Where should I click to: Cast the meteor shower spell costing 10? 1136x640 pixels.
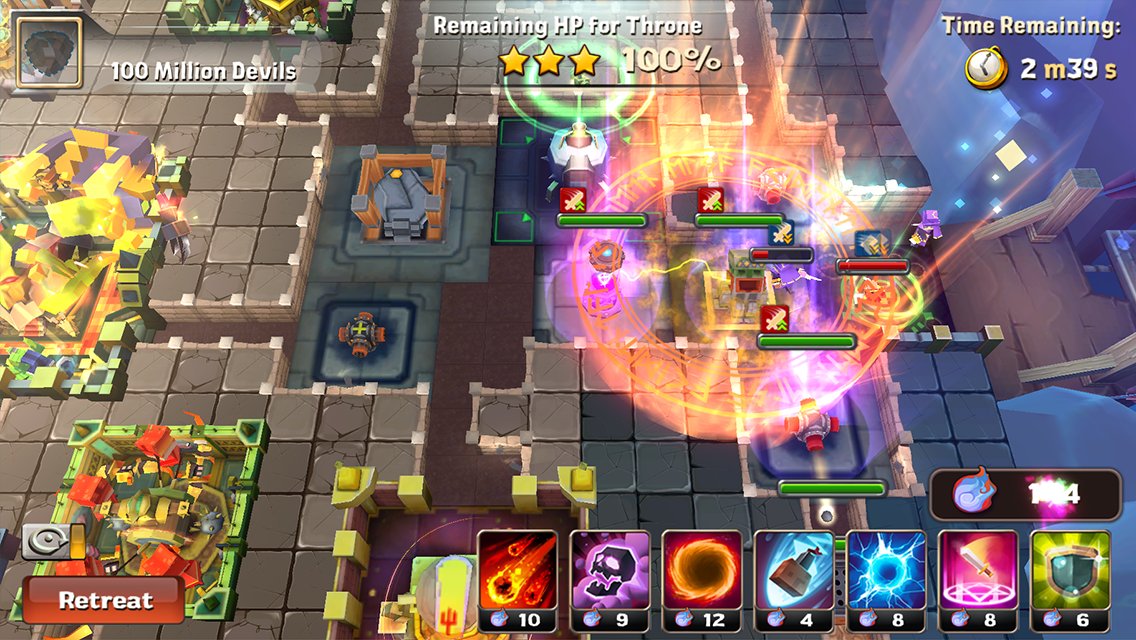(516, 572)
